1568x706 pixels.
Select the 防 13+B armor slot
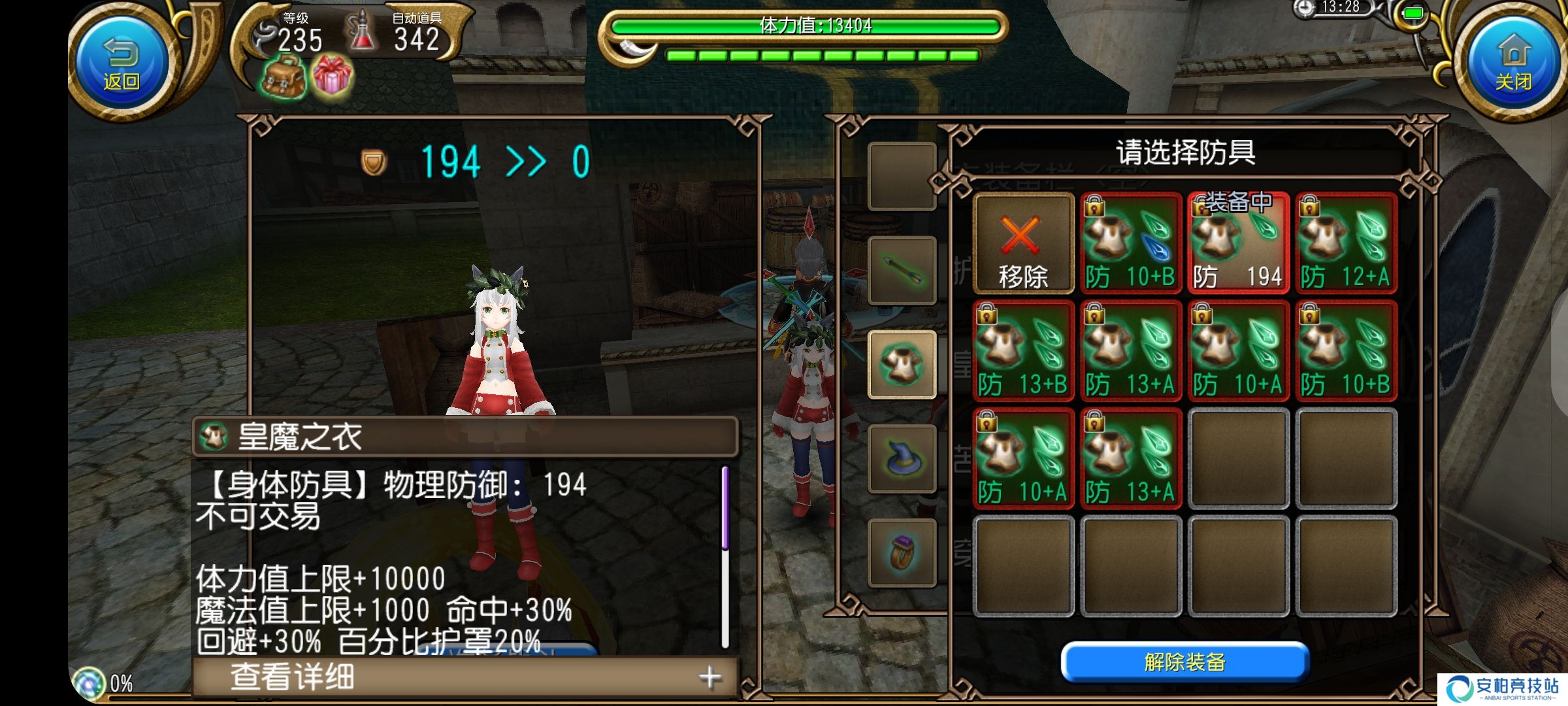1023,351
